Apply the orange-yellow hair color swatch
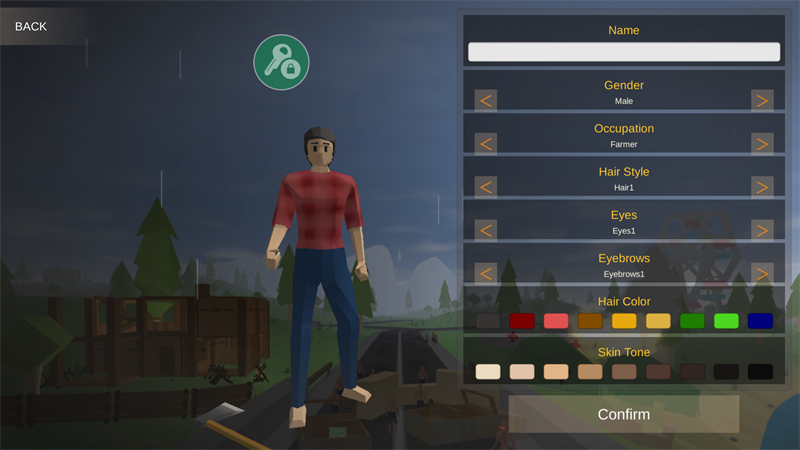This screenshot has width=800, height=450. [x=624, y=321]
